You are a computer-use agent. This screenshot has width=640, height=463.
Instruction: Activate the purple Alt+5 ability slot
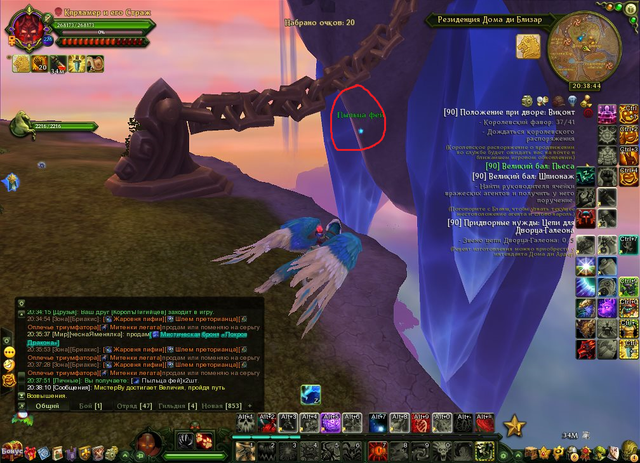coord(333,423)
